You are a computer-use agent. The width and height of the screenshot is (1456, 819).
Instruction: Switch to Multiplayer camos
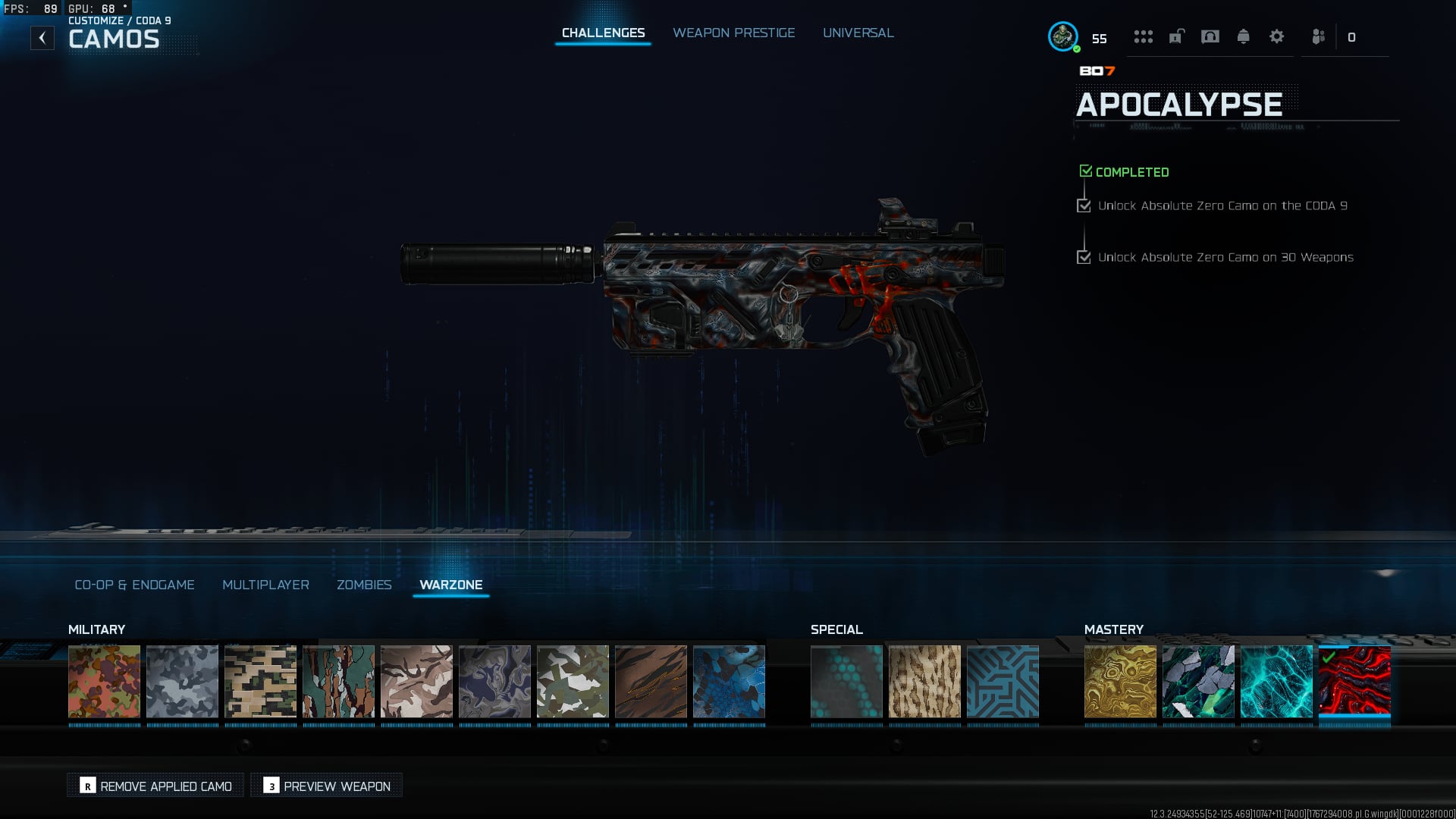point(265,585)
